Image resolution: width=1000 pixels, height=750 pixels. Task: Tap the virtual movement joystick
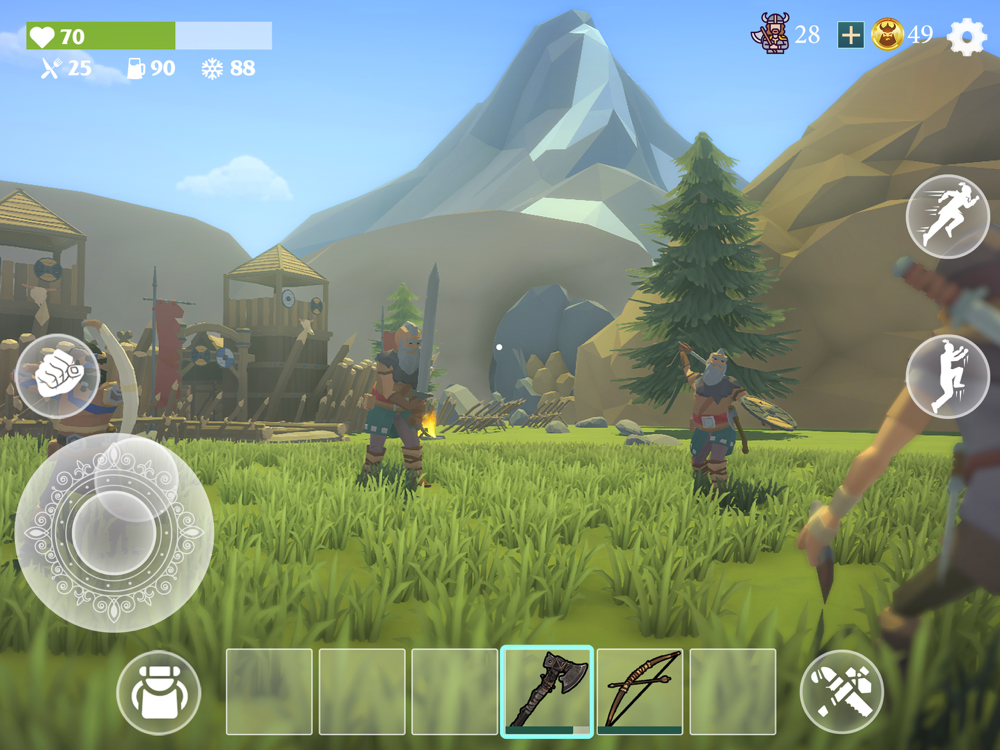pos(114,532)
